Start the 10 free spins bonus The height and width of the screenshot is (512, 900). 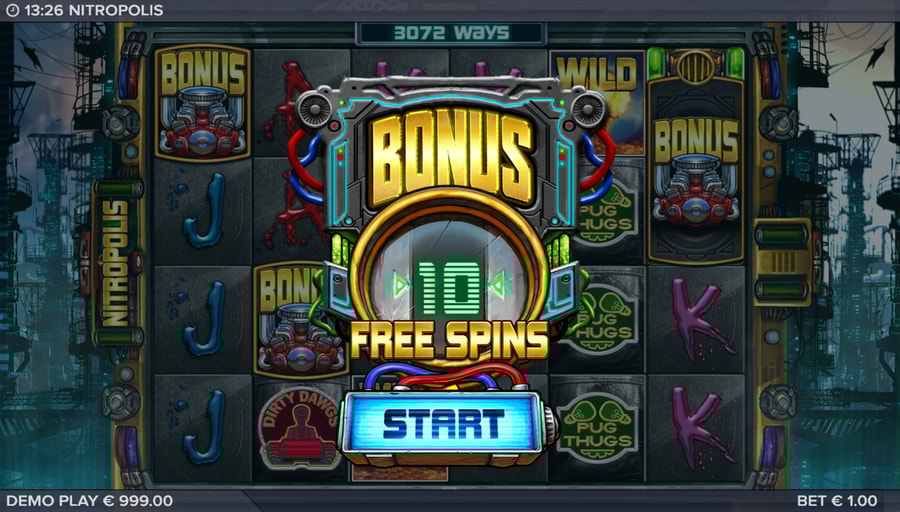pos(443,423)
